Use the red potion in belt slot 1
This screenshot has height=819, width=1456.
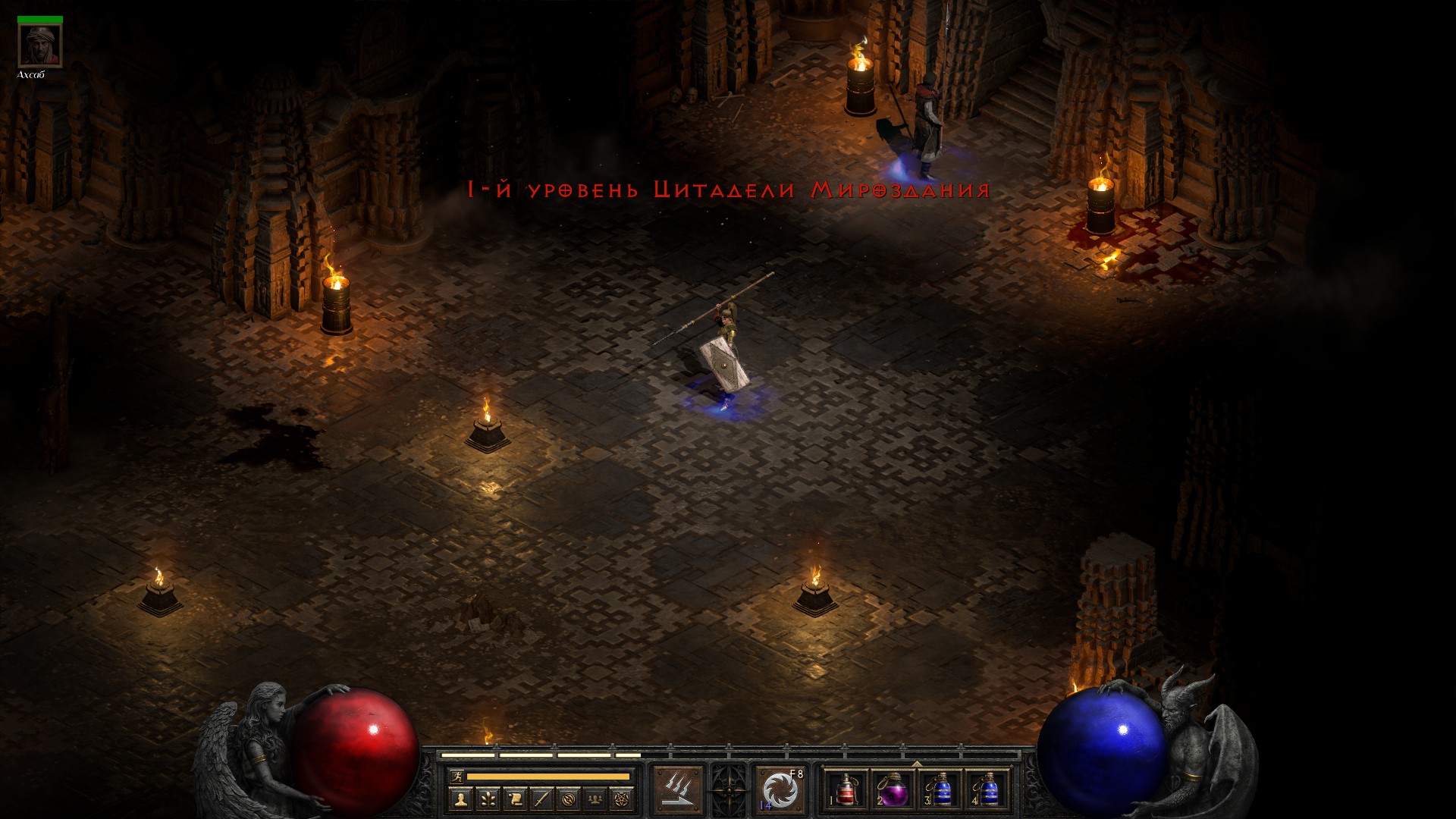point(846,790)
